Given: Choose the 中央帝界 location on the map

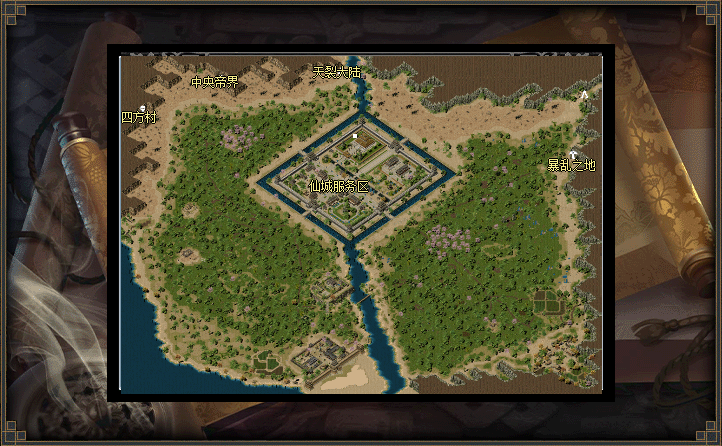Looking at the screenshot, I should click(x=215, y=82).
